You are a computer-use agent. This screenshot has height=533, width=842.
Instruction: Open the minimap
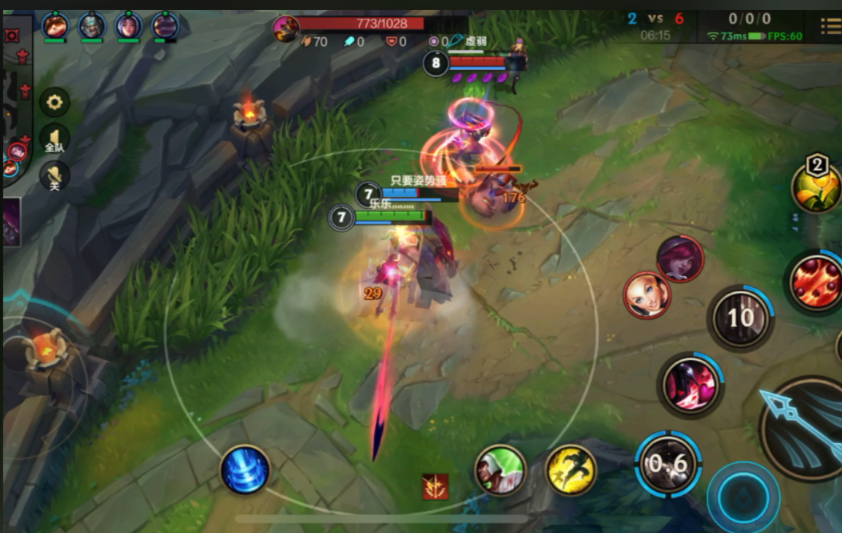[11, 100]
